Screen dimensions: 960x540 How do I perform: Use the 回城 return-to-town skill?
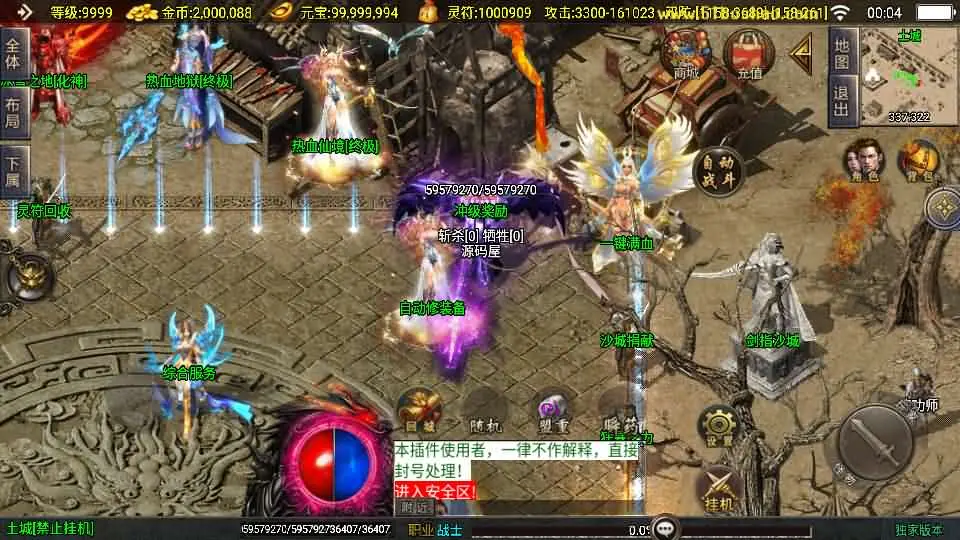(x=420, y=410)
